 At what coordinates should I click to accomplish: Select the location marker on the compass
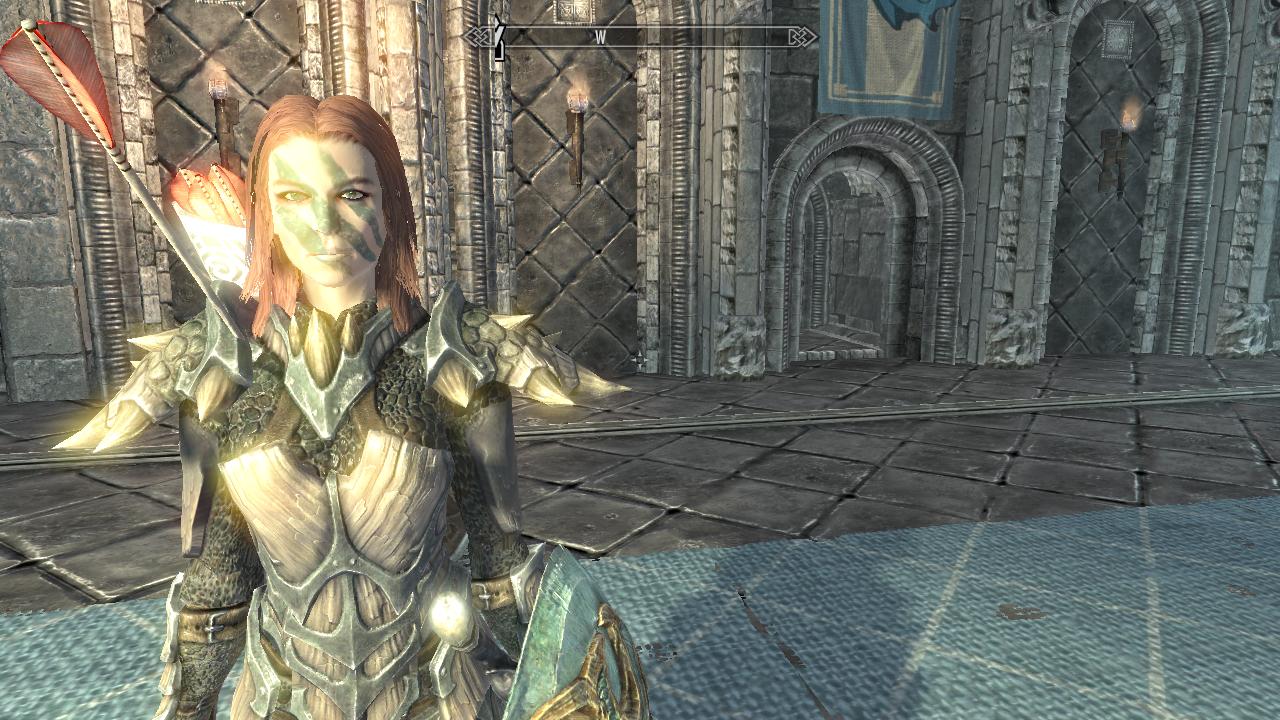tap(499, 37)
